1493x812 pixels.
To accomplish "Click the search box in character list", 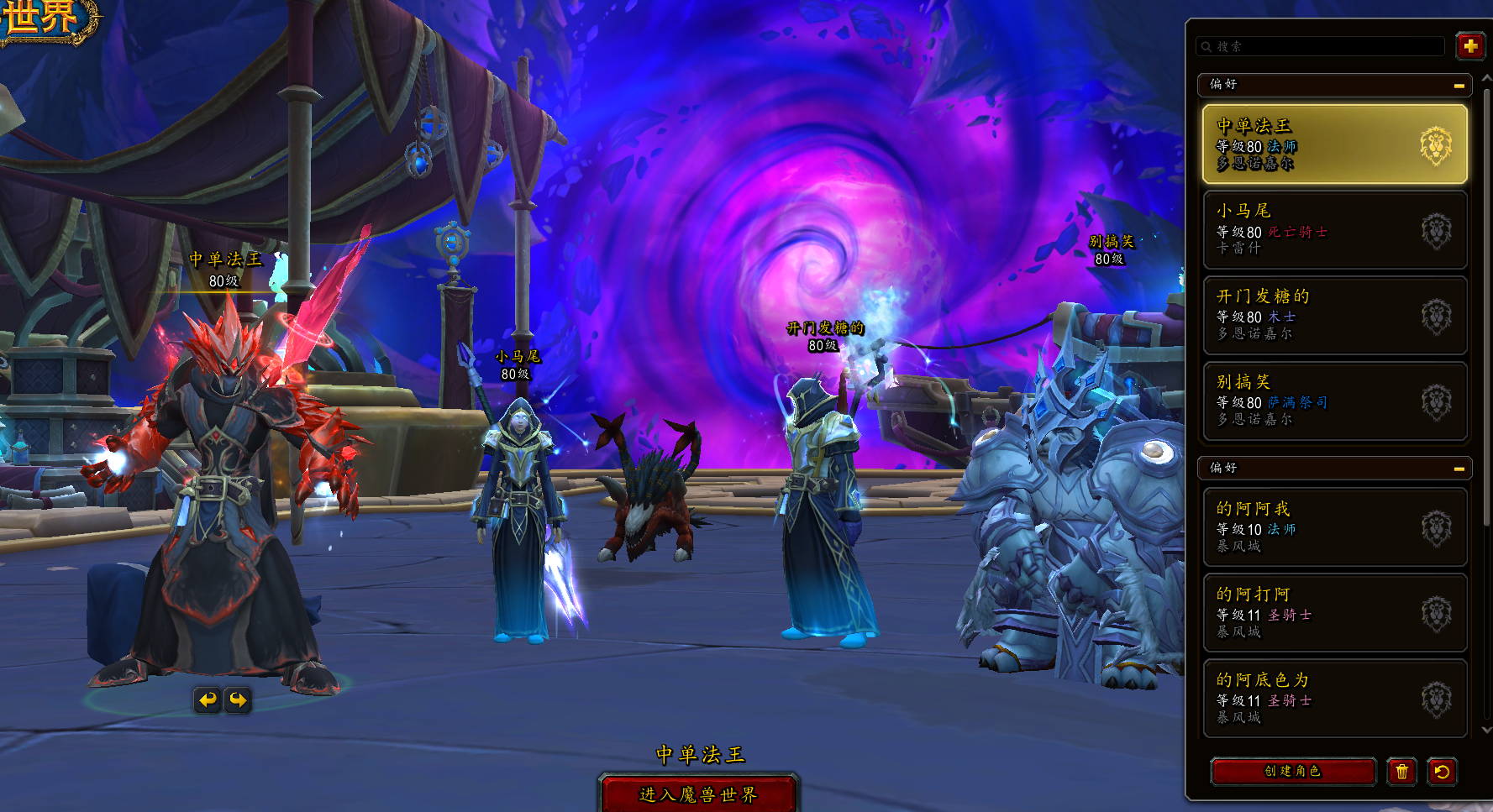I will click(1321, 46).
